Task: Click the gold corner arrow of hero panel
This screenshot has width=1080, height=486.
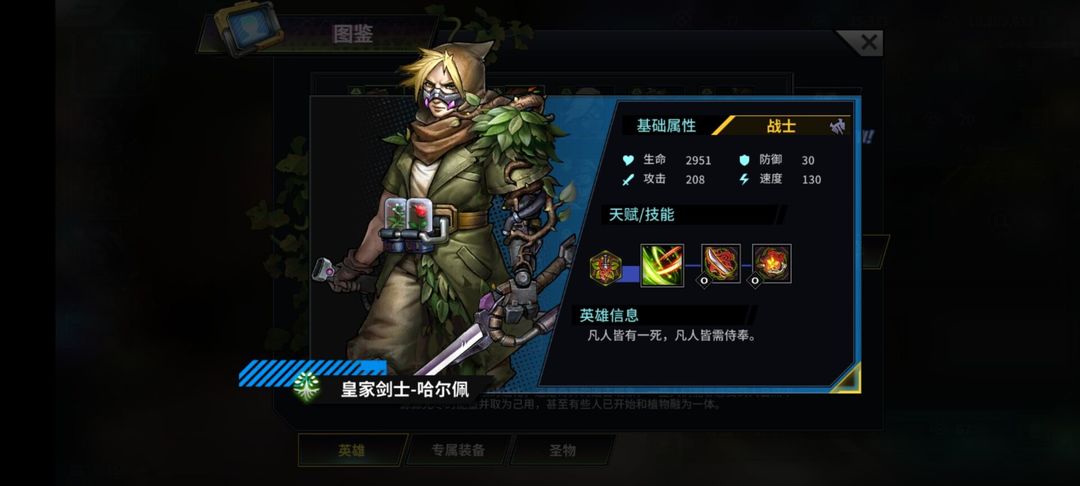Action: click(x=845, y=378)
